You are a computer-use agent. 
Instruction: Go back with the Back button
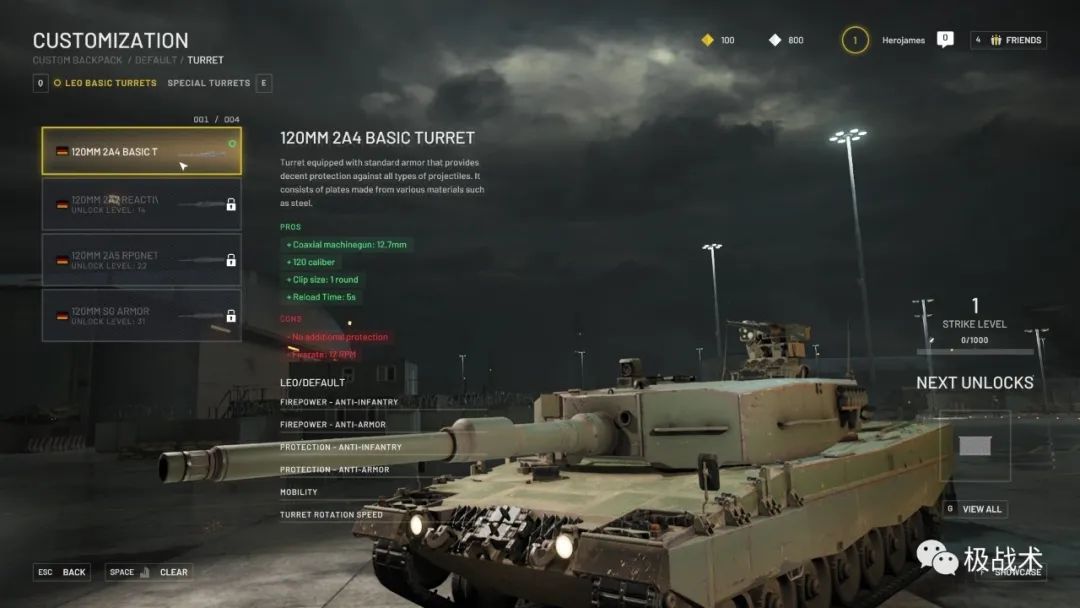pos(62,572)
